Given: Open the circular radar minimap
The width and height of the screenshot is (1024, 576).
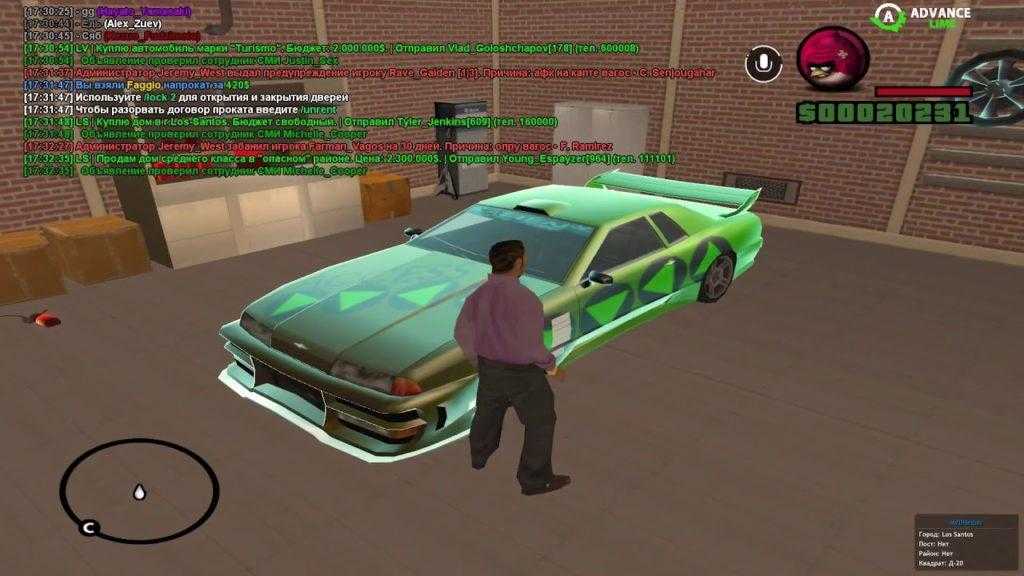Looking at the screenshot, I should click(138, 490).
